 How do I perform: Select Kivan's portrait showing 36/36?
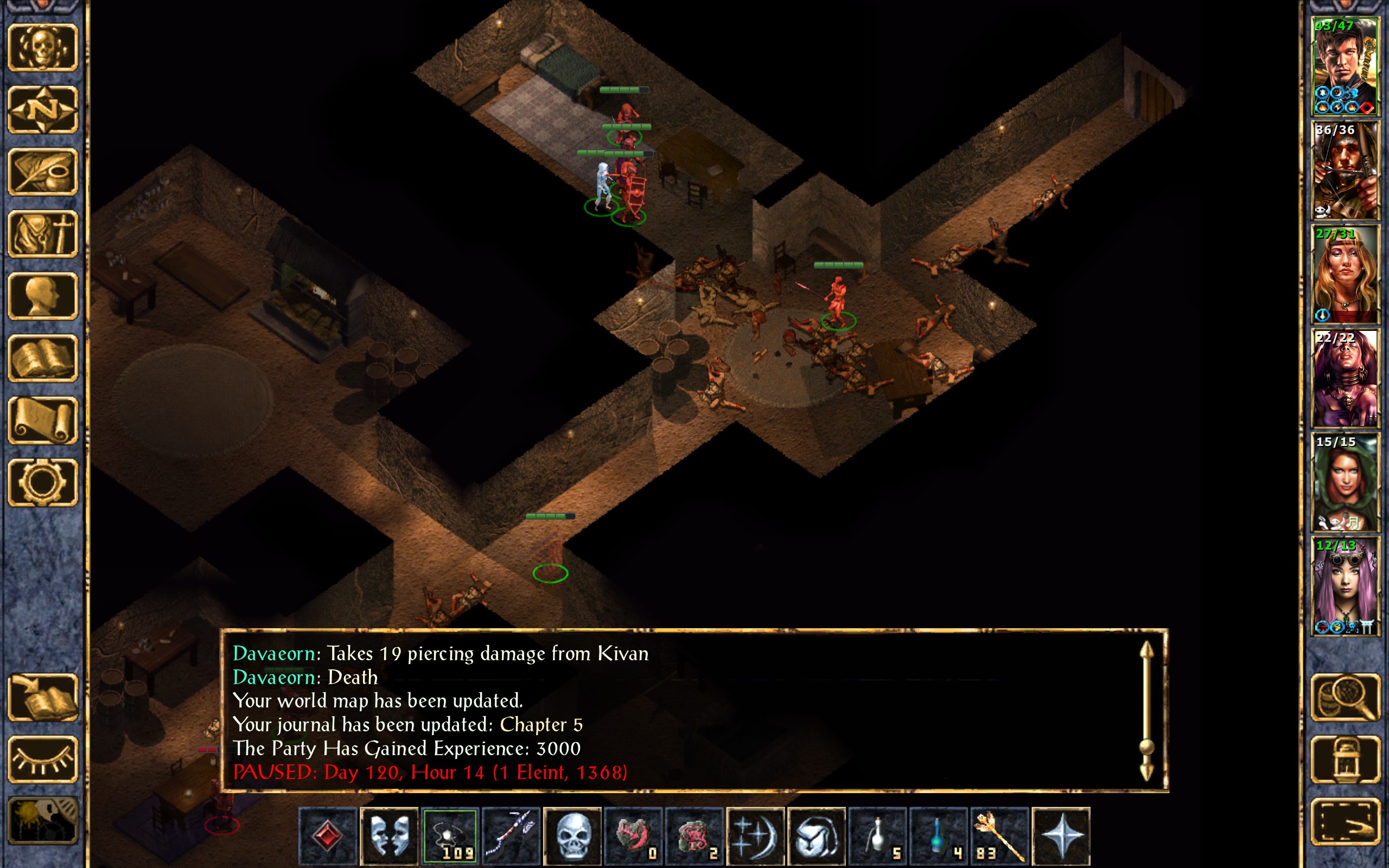click(1345, 170)
